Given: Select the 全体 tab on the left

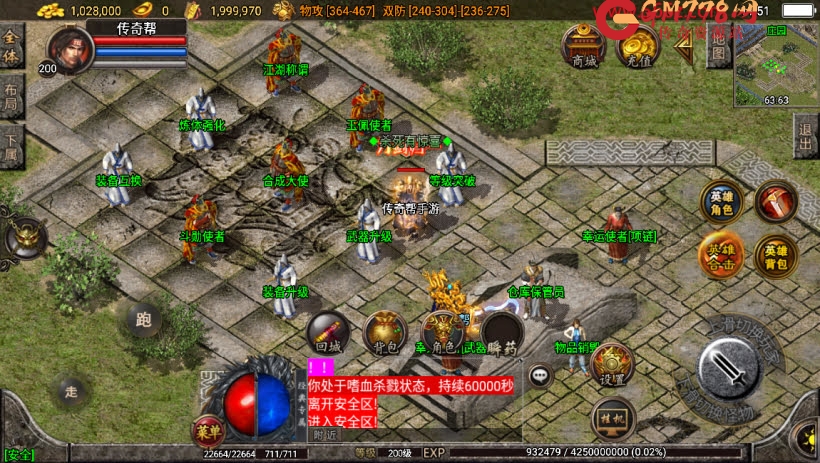Looking at the screenshot, I should tap(12, 47).
